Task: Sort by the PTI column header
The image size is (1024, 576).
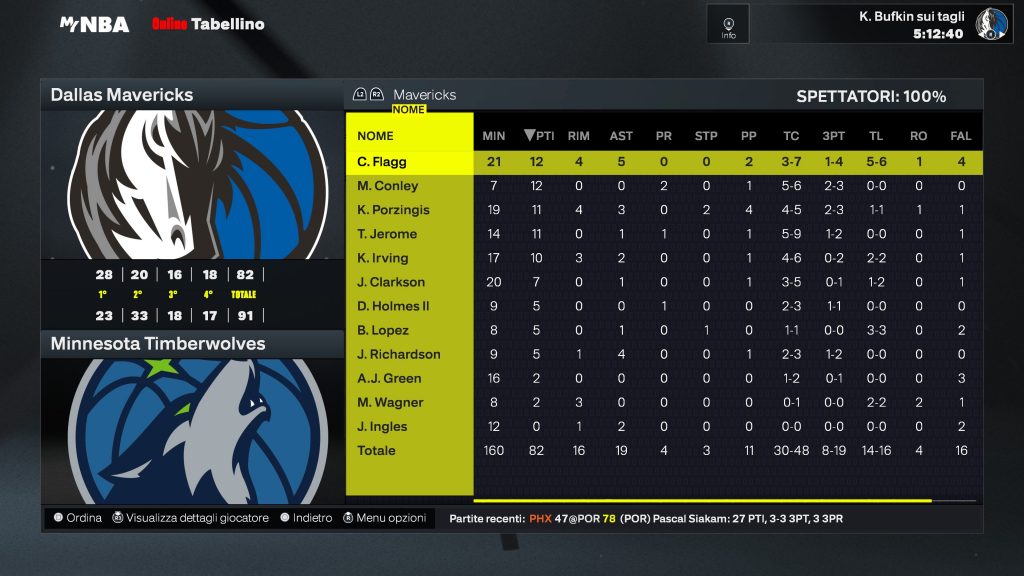Action: 539,136
